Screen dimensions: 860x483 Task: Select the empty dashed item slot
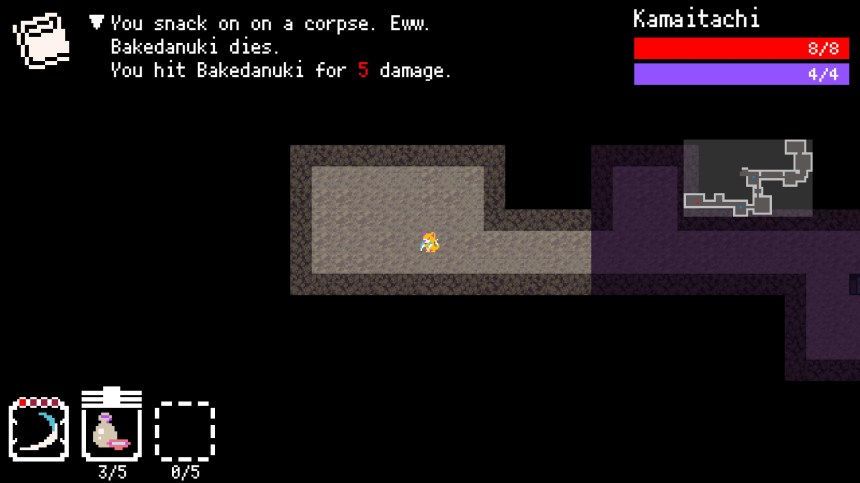coord(185,431)
